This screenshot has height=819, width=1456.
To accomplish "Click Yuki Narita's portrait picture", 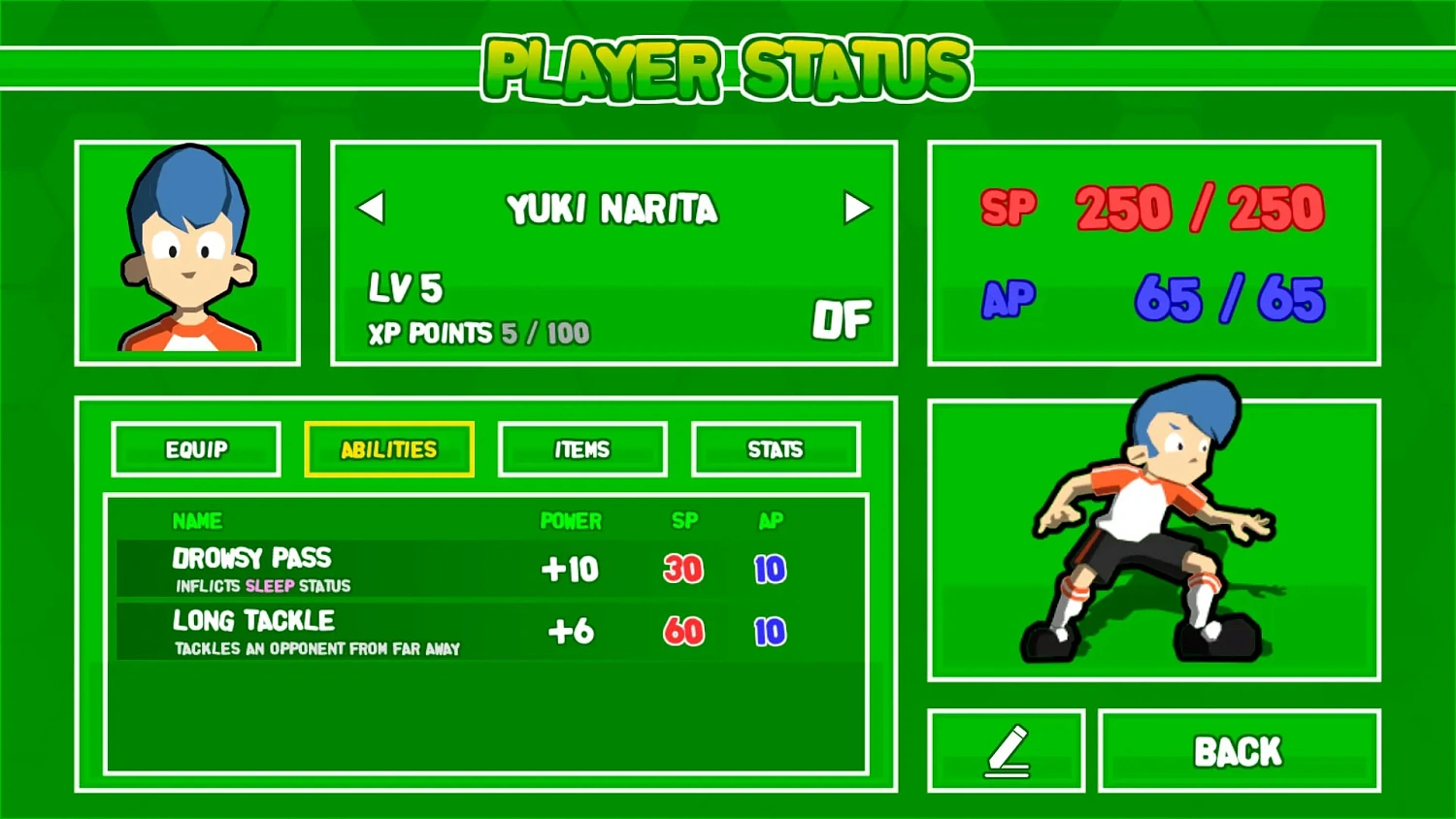I will click(x=187, y=252).
